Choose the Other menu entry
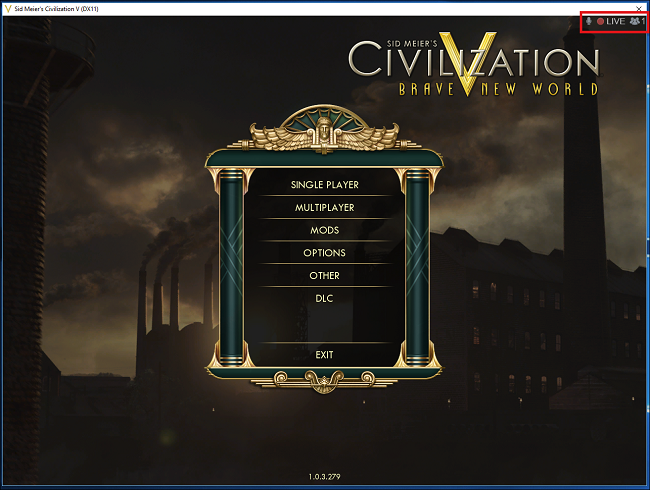This screenshot has height=490, width=650. point(324,276)
